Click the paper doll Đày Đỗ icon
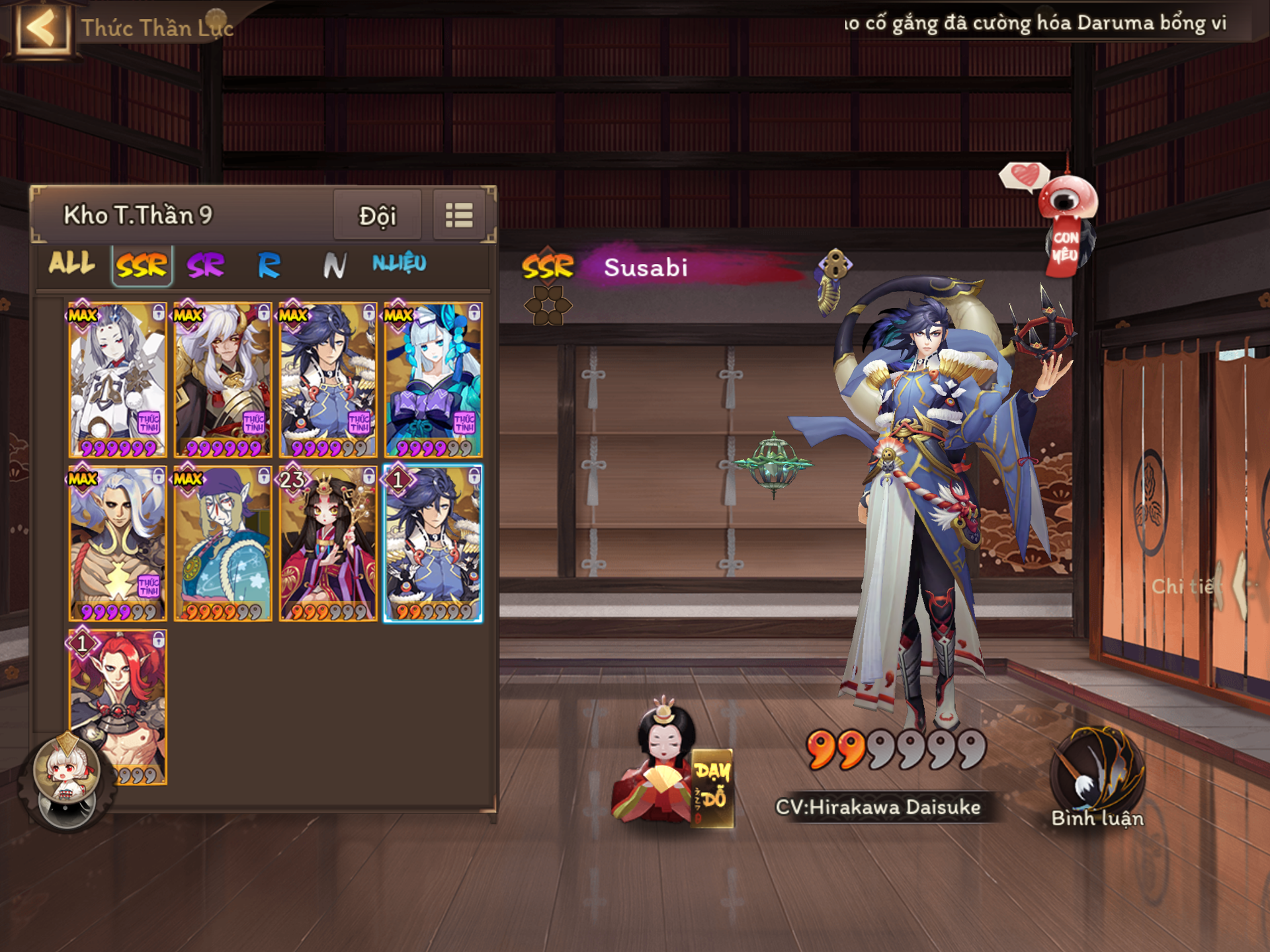Screen dimensions: 1270x952 671,767
